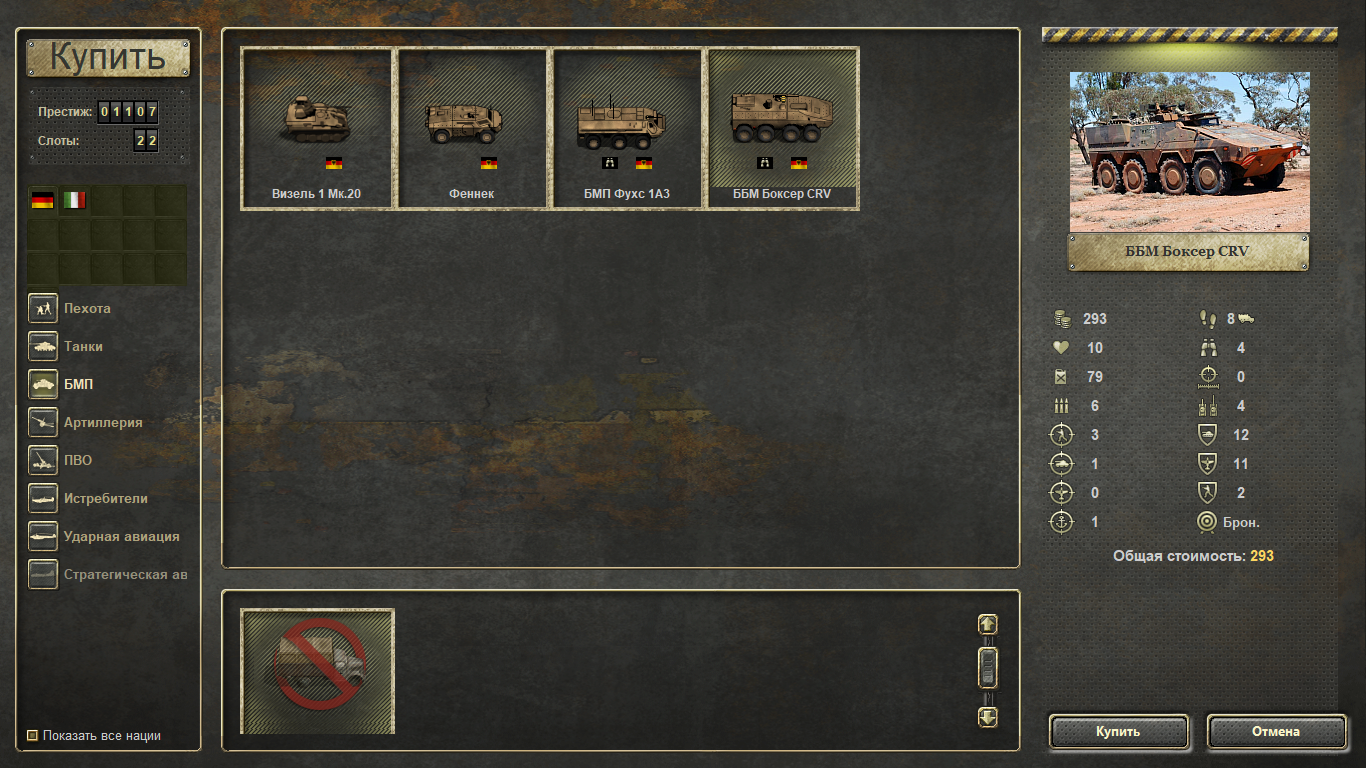Click the transport list down arrow
Screen dimensions: 1366x768
(987, 717)
